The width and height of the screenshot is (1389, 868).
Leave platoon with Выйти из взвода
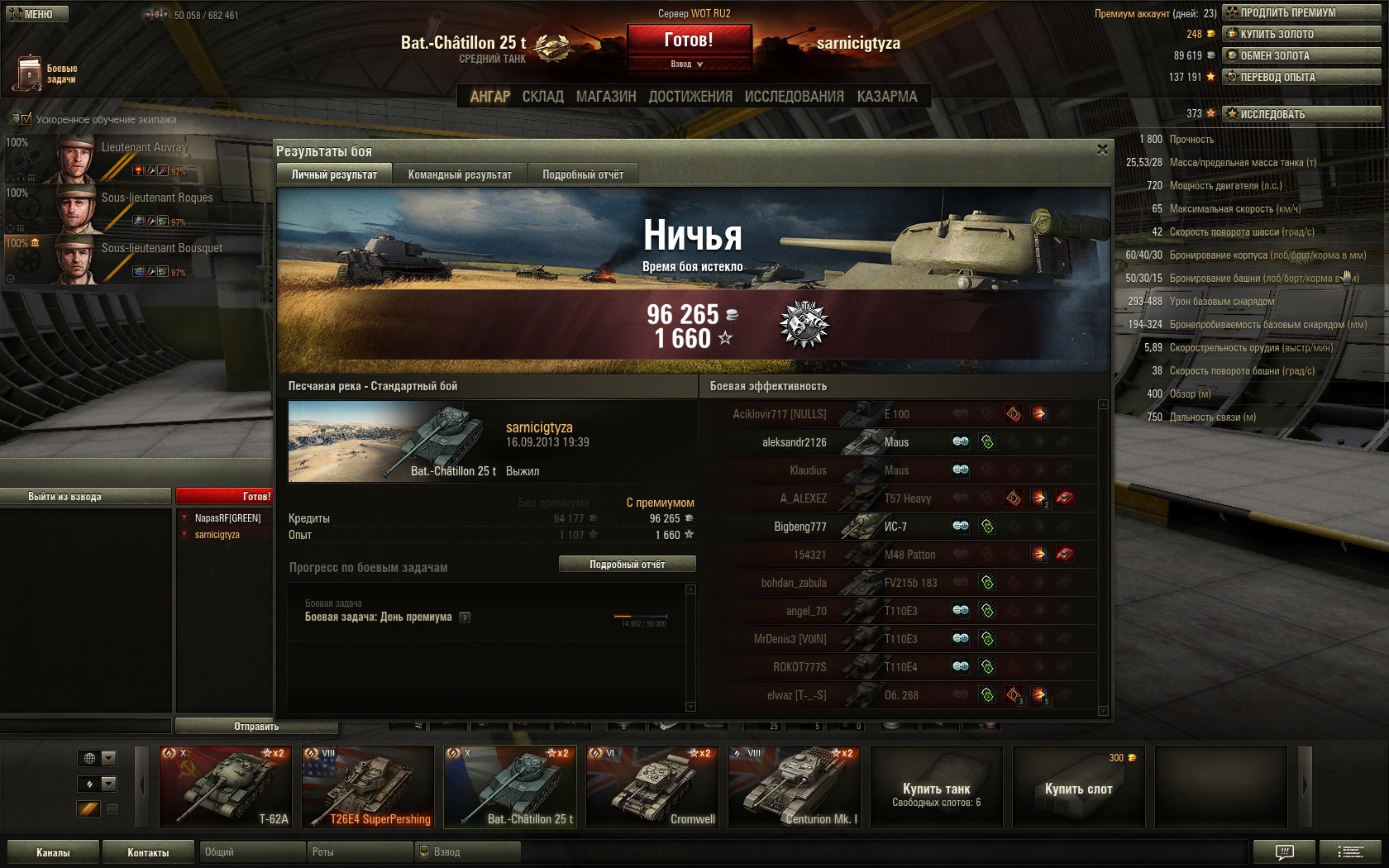point(85,497)
